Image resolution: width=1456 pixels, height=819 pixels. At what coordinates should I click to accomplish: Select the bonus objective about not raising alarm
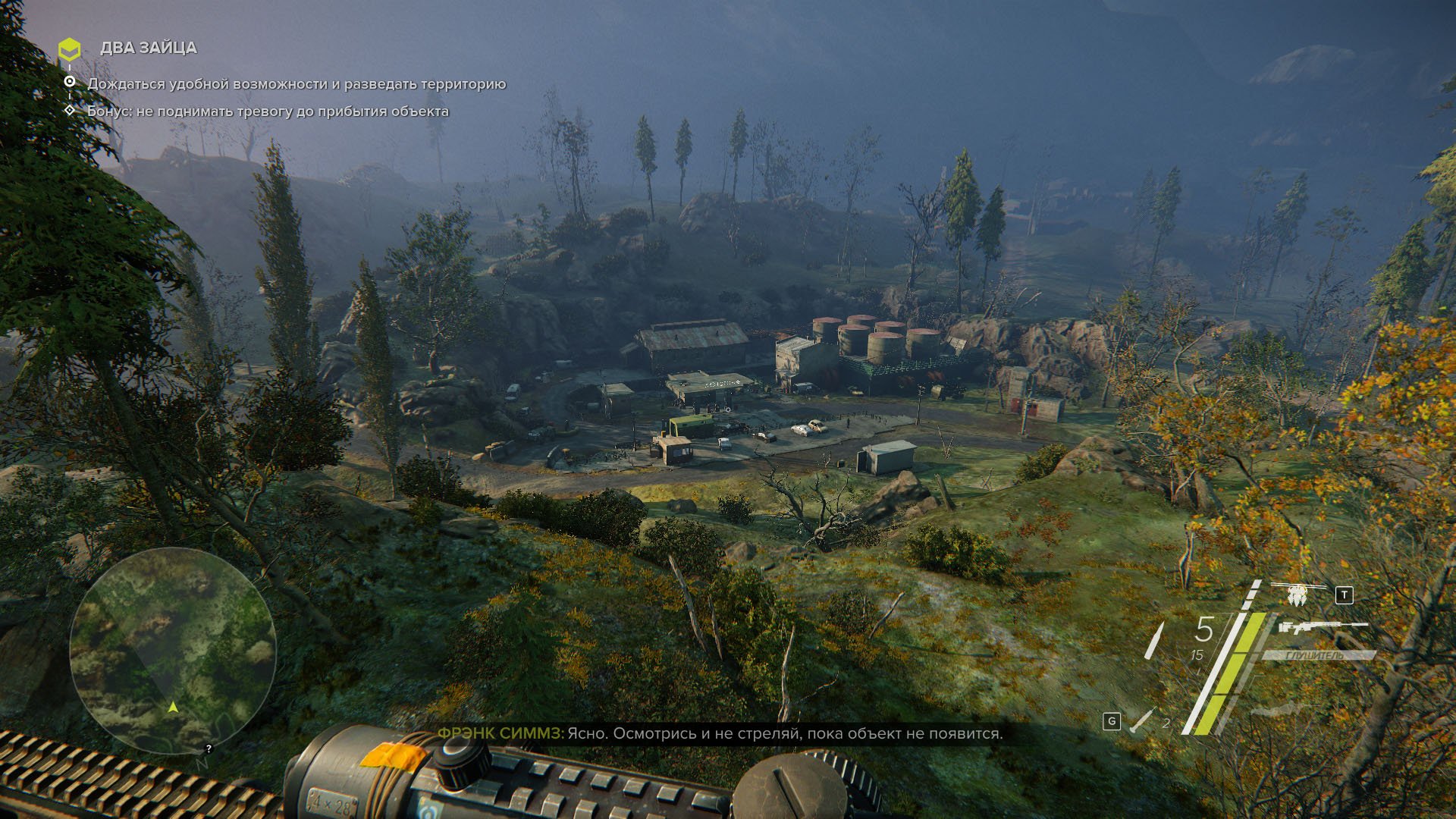(x=268, y=111)
